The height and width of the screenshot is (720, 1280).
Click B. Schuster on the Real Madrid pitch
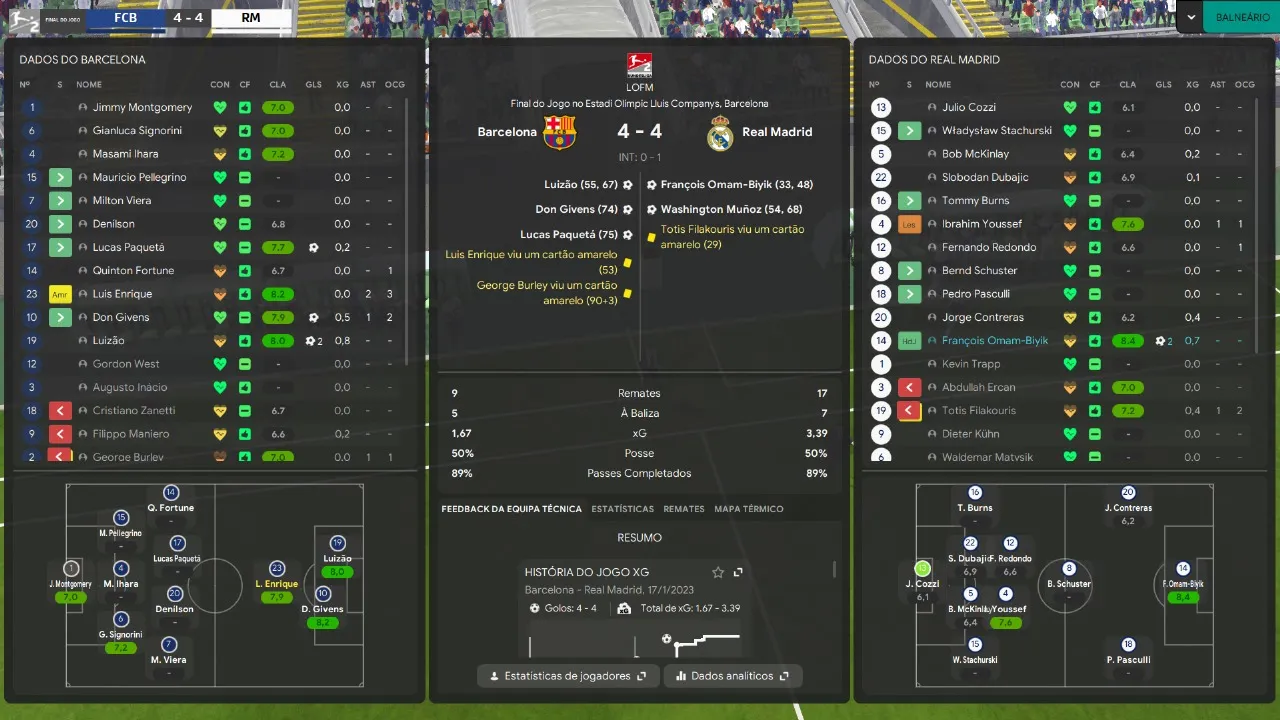pyautogui.click(x=1068, y=584)
